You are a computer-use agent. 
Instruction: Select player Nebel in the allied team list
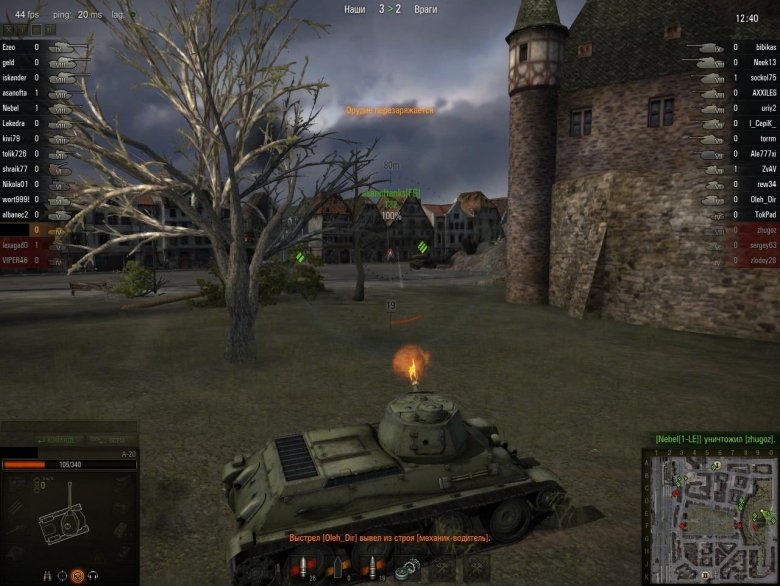(12, 108)
